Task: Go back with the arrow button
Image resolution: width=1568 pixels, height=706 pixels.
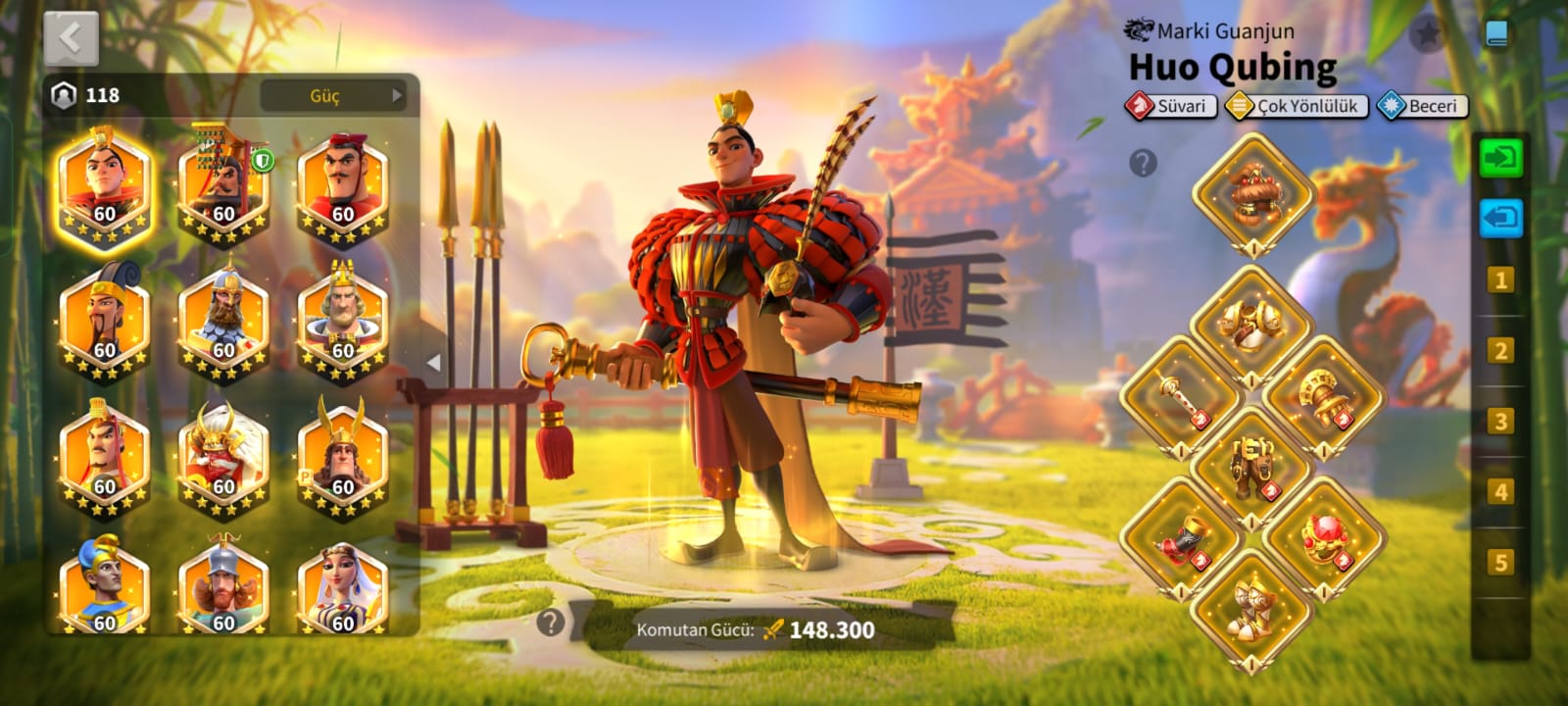Action: [71, 39]
